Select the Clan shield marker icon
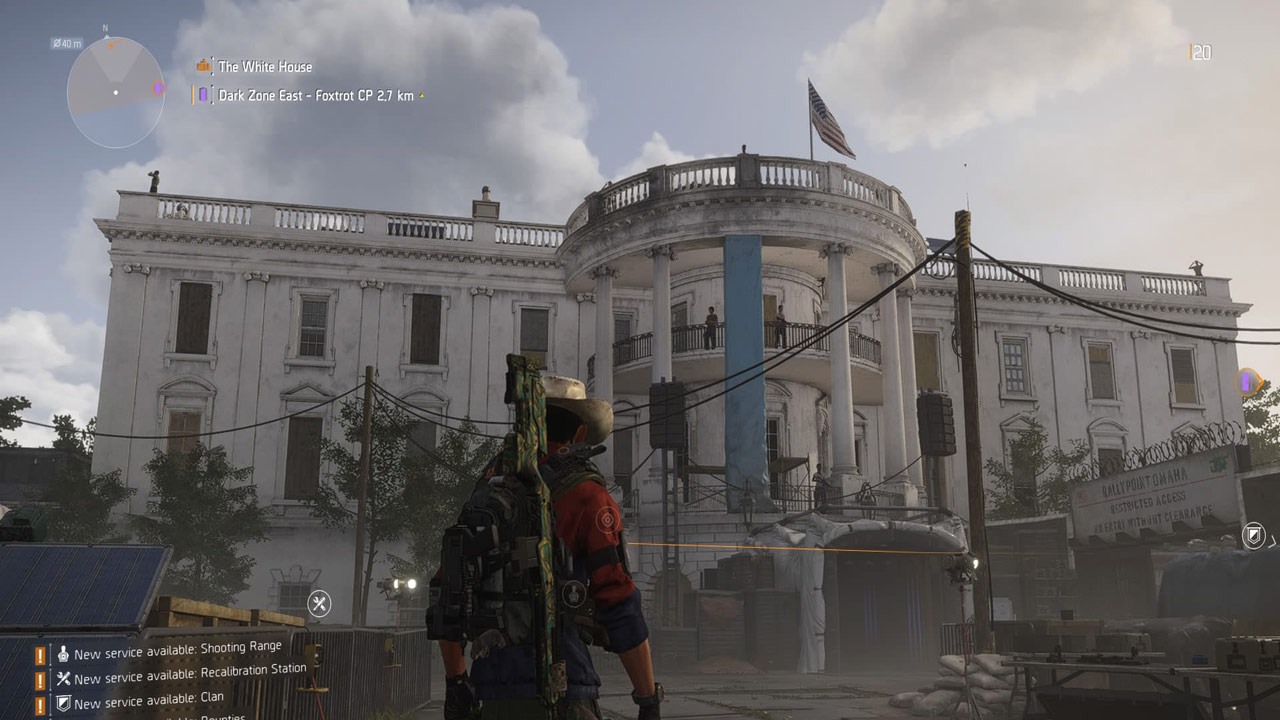 1253,535
